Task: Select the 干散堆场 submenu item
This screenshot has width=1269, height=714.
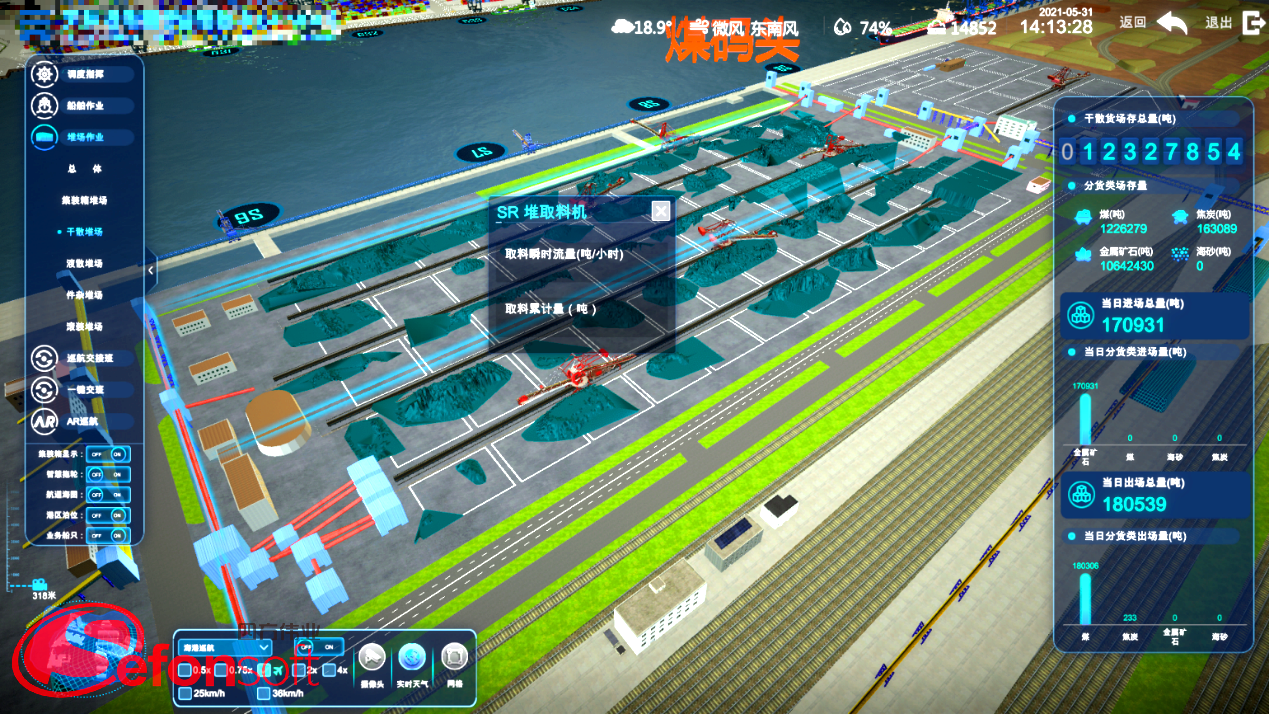Action: click(85, 232)
